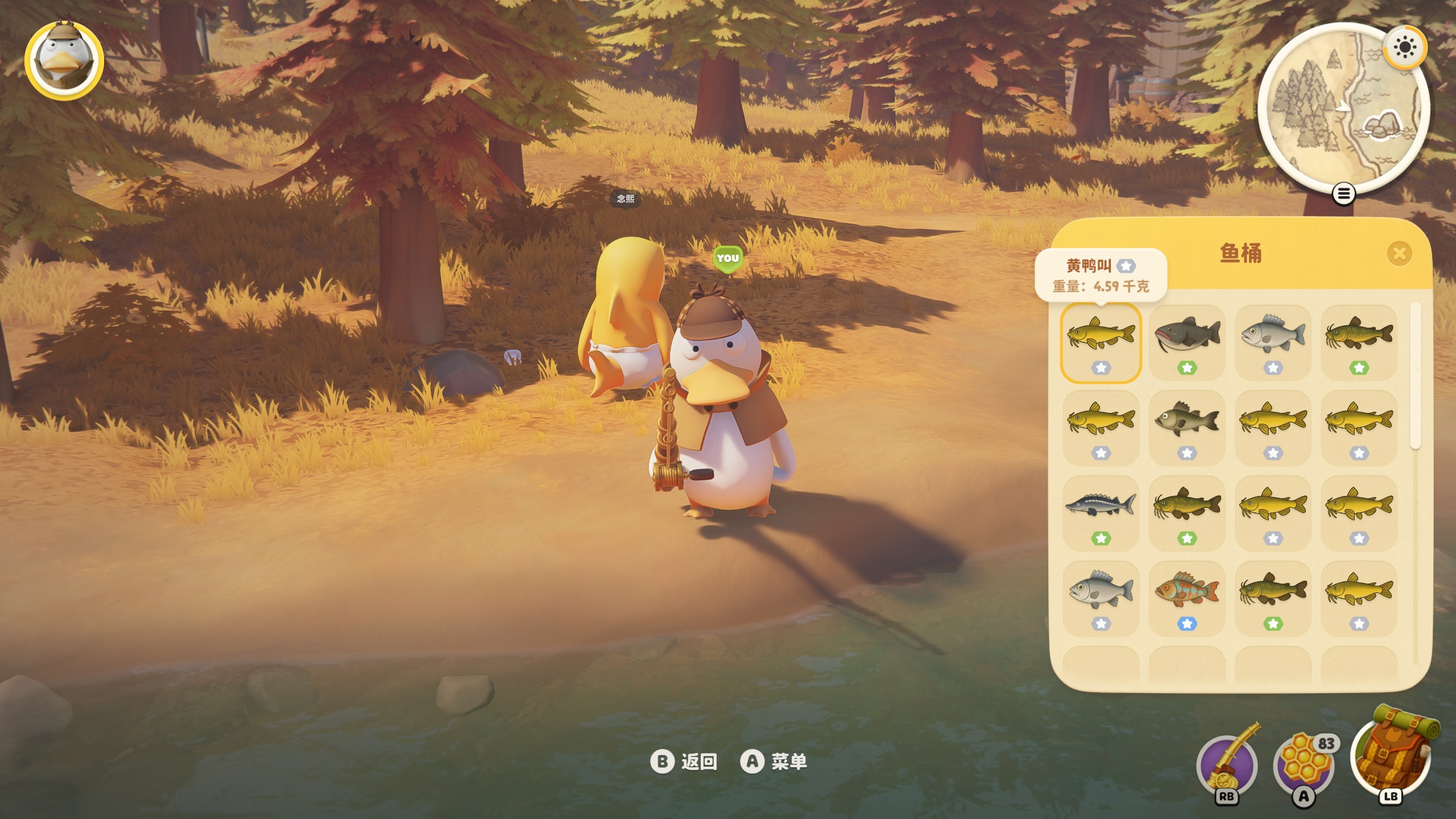The width and height of the screenshot is (1456, 819).
Task: Select the dark spiny-finned bass slot
Action: click(x=1187, y=428)
